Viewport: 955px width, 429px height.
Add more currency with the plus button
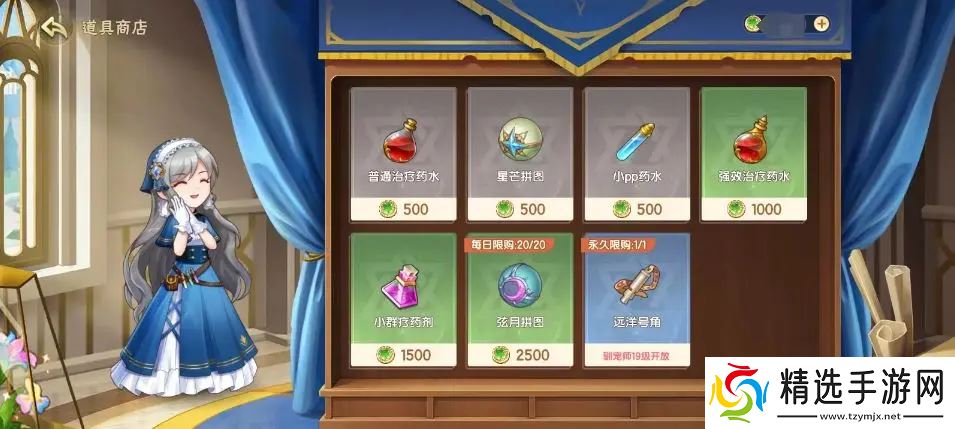[821, 23]
